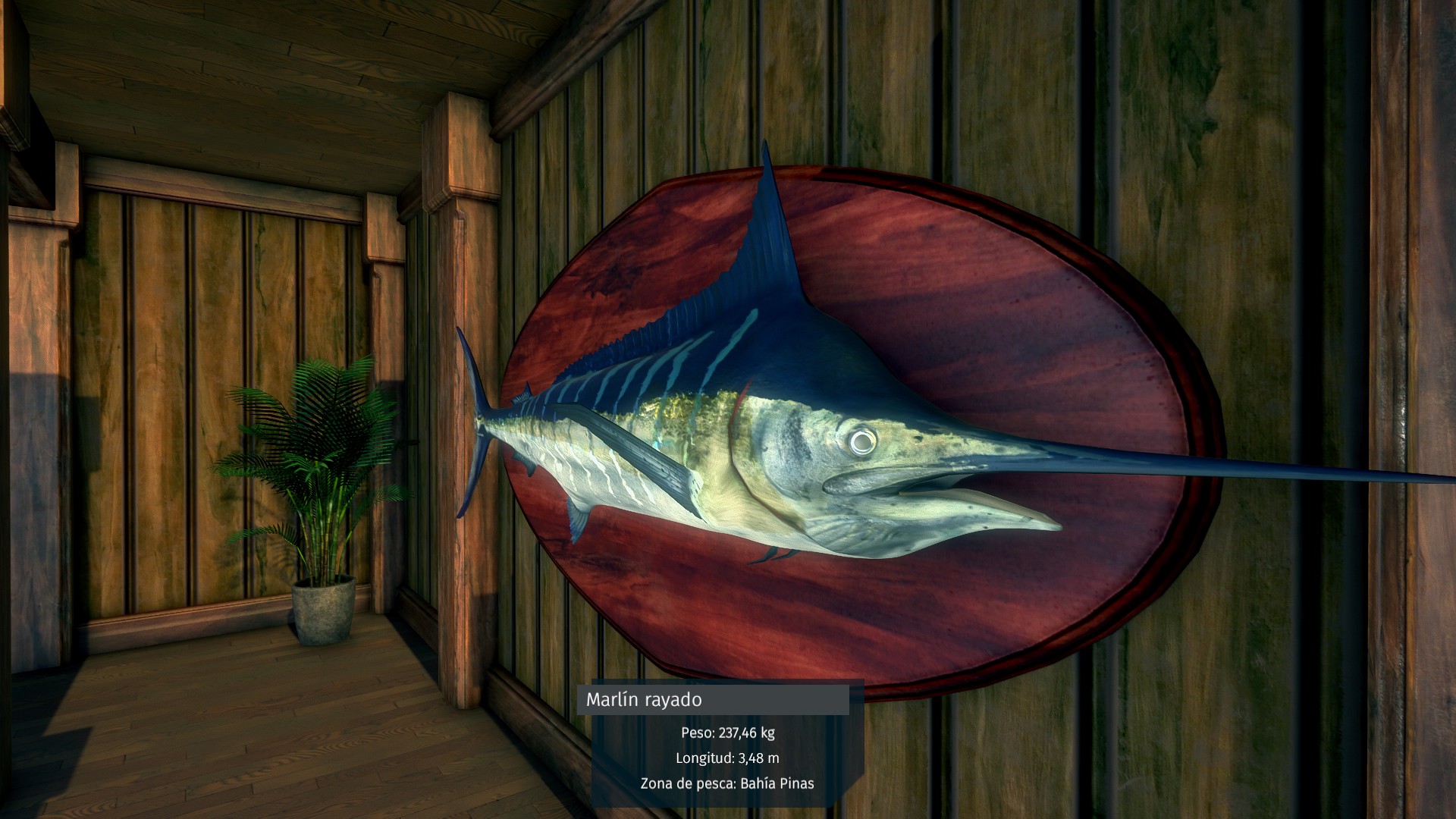
Task: Select the red oval trophy plaque
Action: coord(1009,303)
